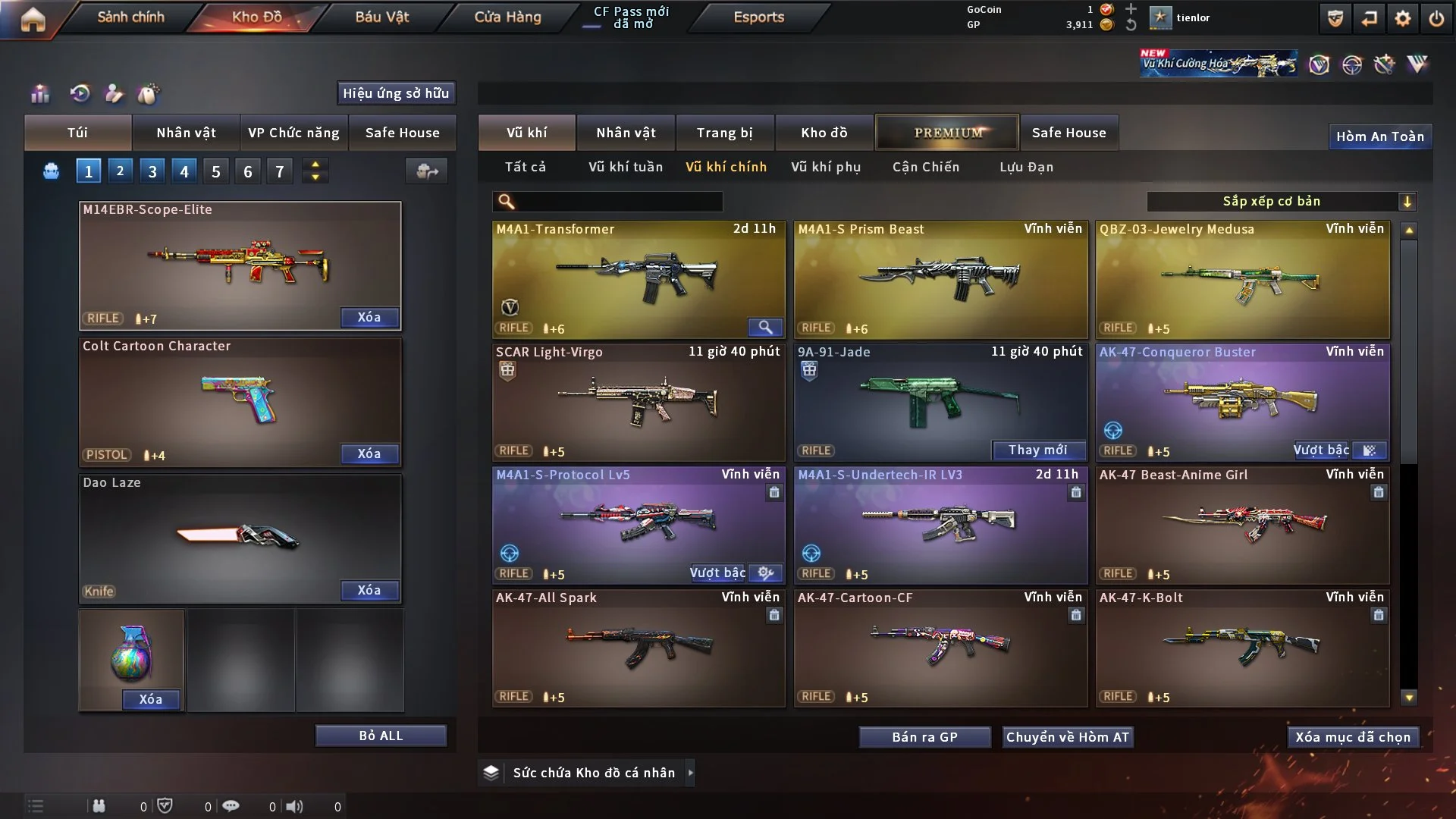
Task: Select bag slot number 3
Action: tap(152, 171)
